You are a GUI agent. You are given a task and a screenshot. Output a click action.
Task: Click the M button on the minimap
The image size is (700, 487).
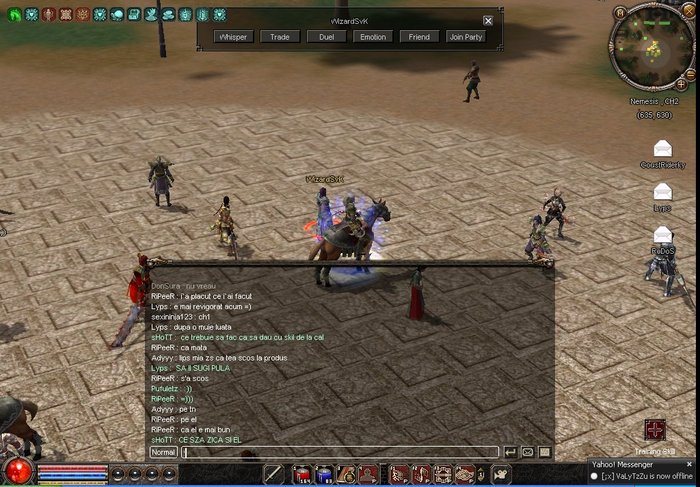621,13
